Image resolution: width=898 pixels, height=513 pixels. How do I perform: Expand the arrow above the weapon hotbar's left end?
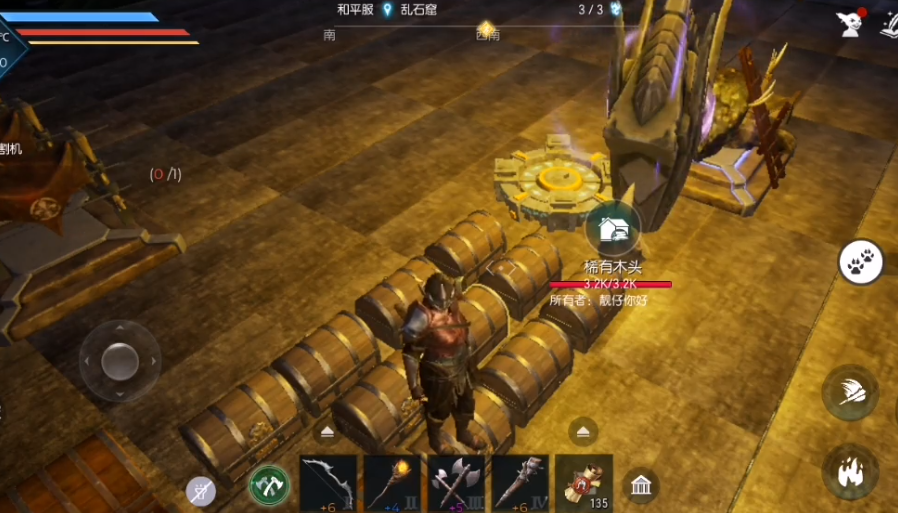(x=328, y=432)
